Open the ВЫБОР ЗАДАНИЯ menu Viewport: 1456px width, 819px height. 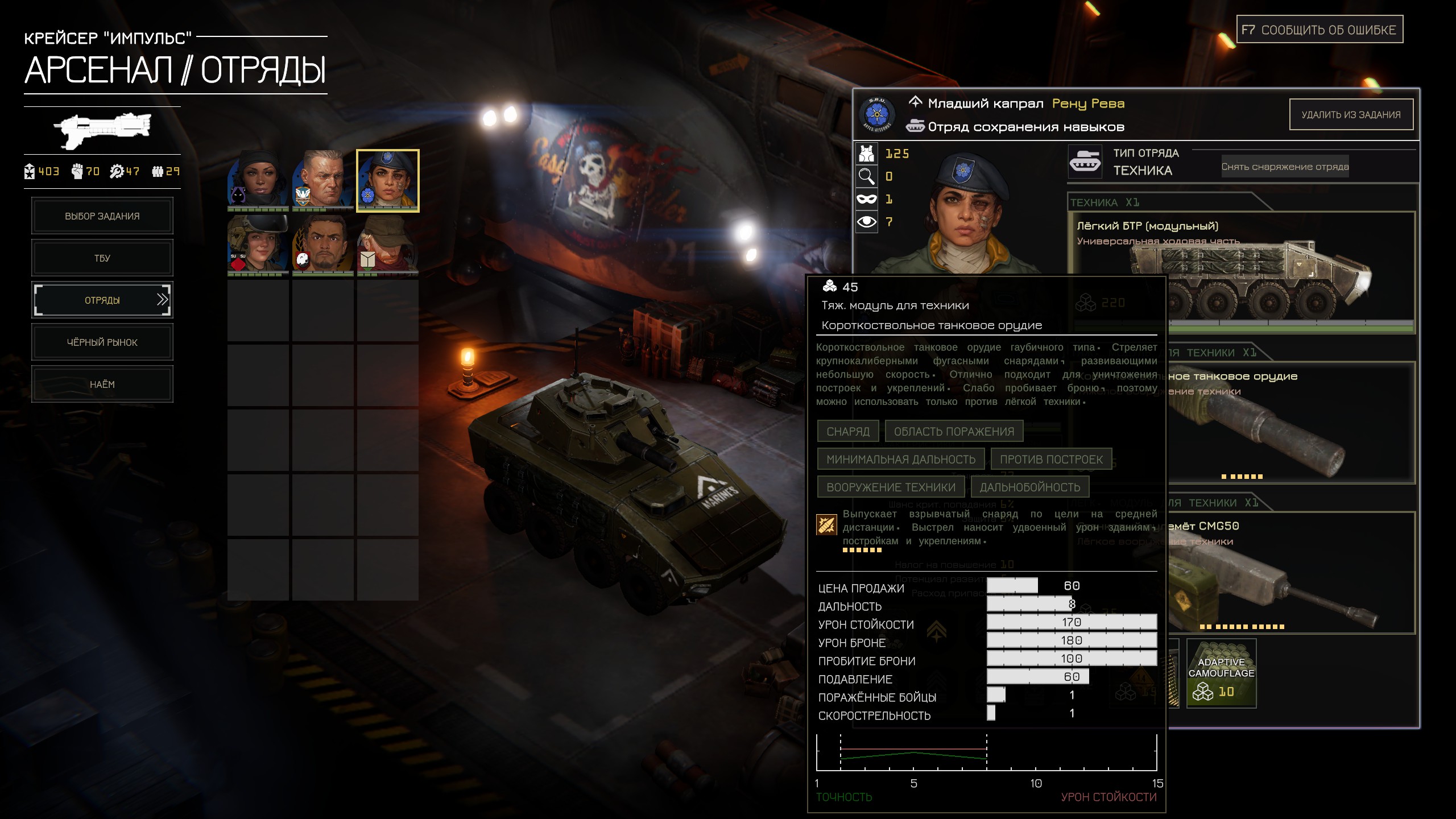click(x=102, y=216)
